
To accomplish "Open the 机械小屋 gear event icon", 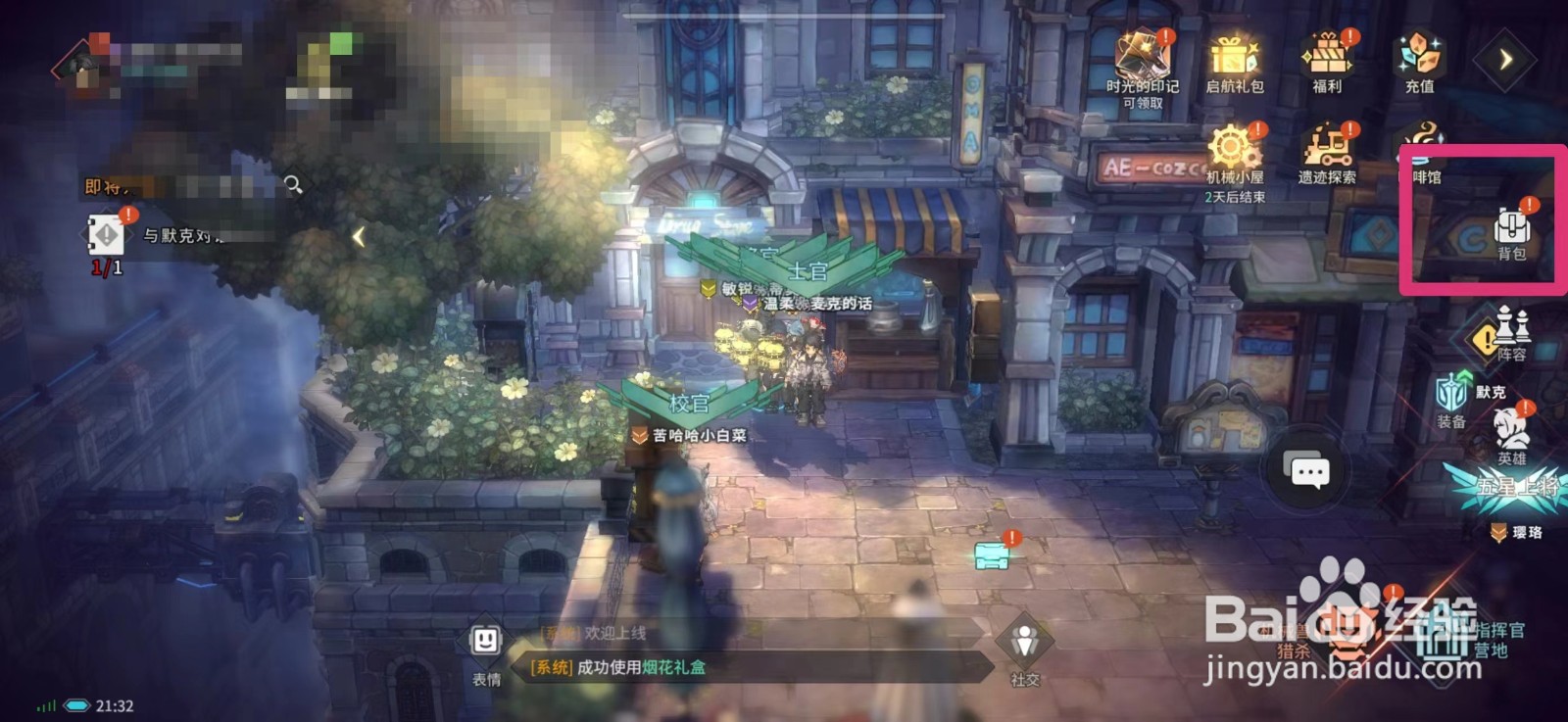I will (x=1232, y=147).
